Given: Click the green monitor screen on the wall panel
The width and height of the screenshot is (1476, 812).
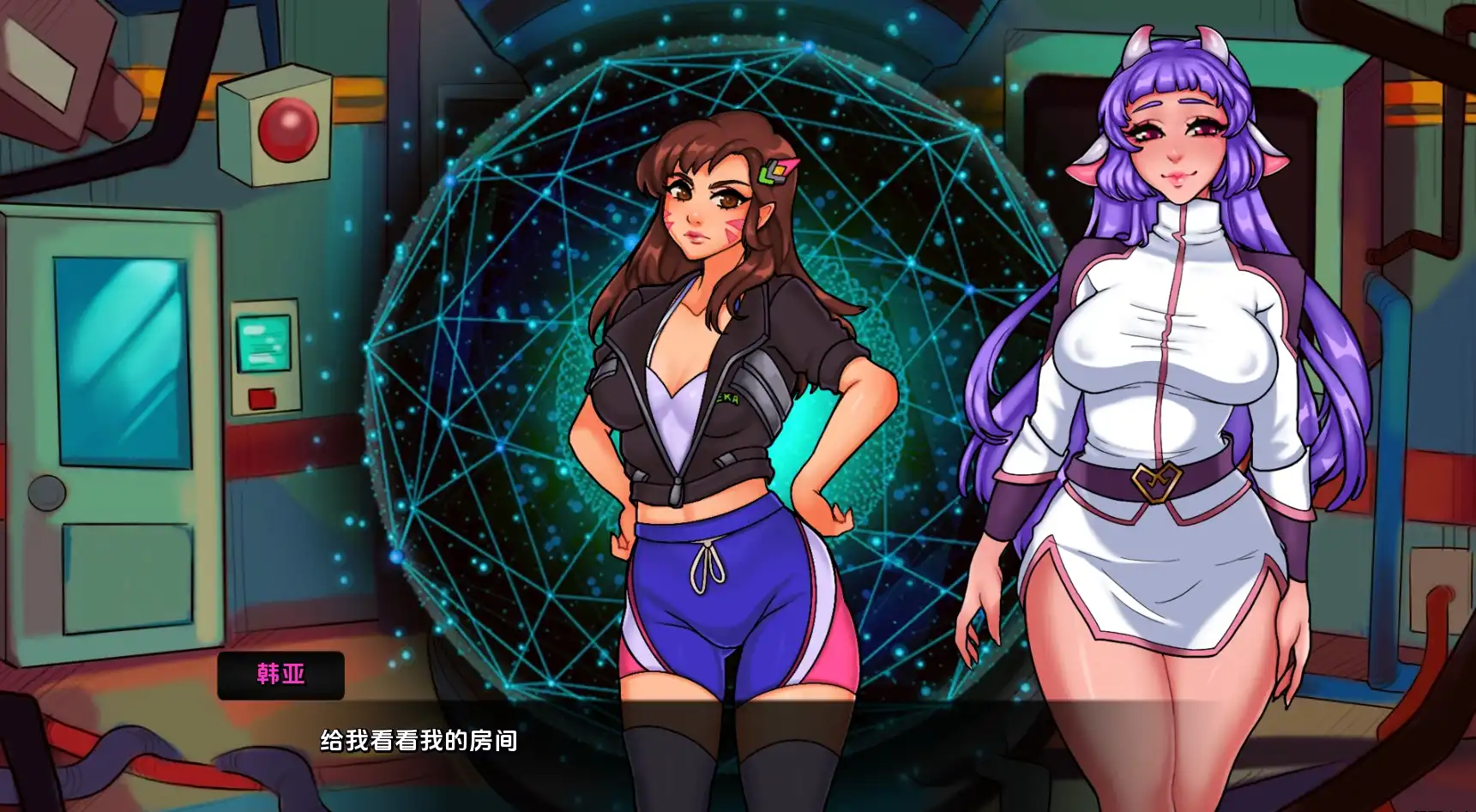Looking at the screenshot, I should (x=262, y=343).
